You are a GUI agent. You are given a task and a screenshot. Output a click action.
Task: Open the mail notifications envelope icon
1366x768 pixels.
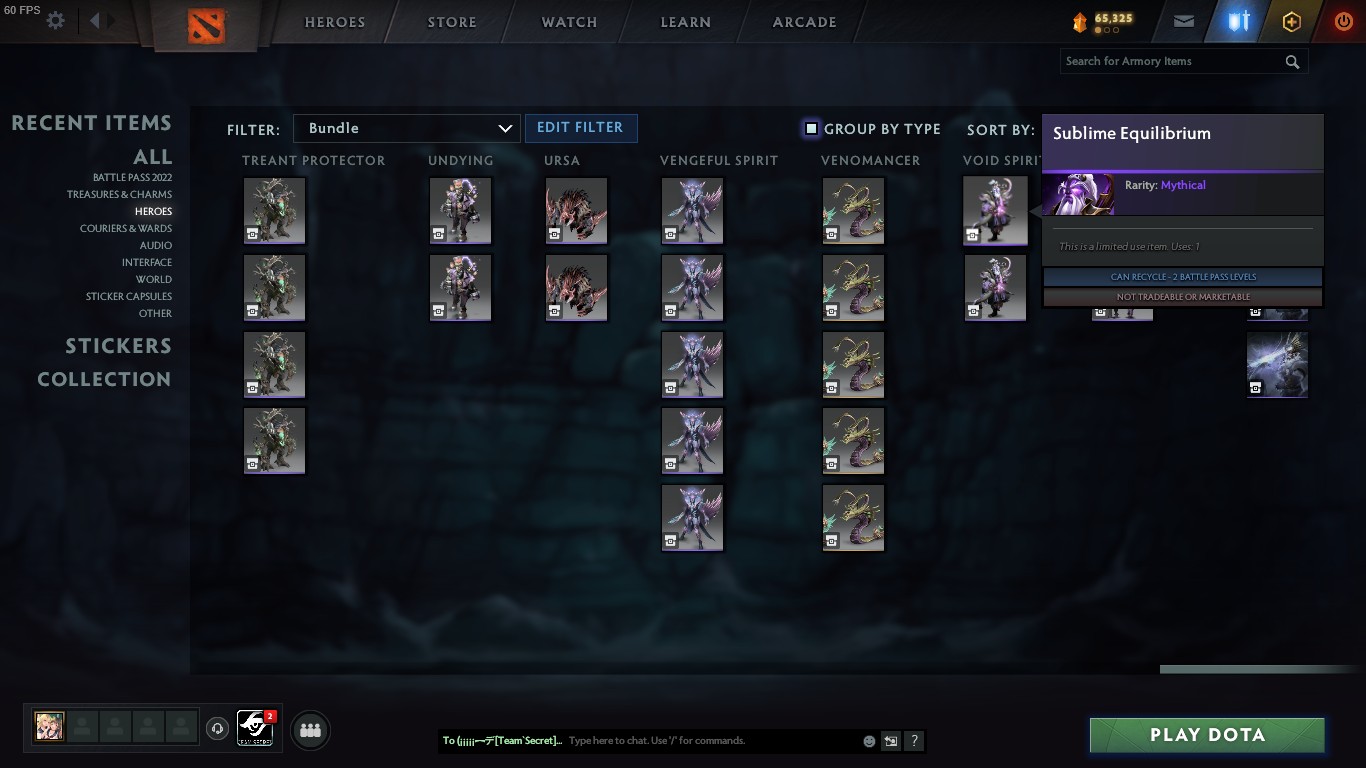(x=1183, y=20)
